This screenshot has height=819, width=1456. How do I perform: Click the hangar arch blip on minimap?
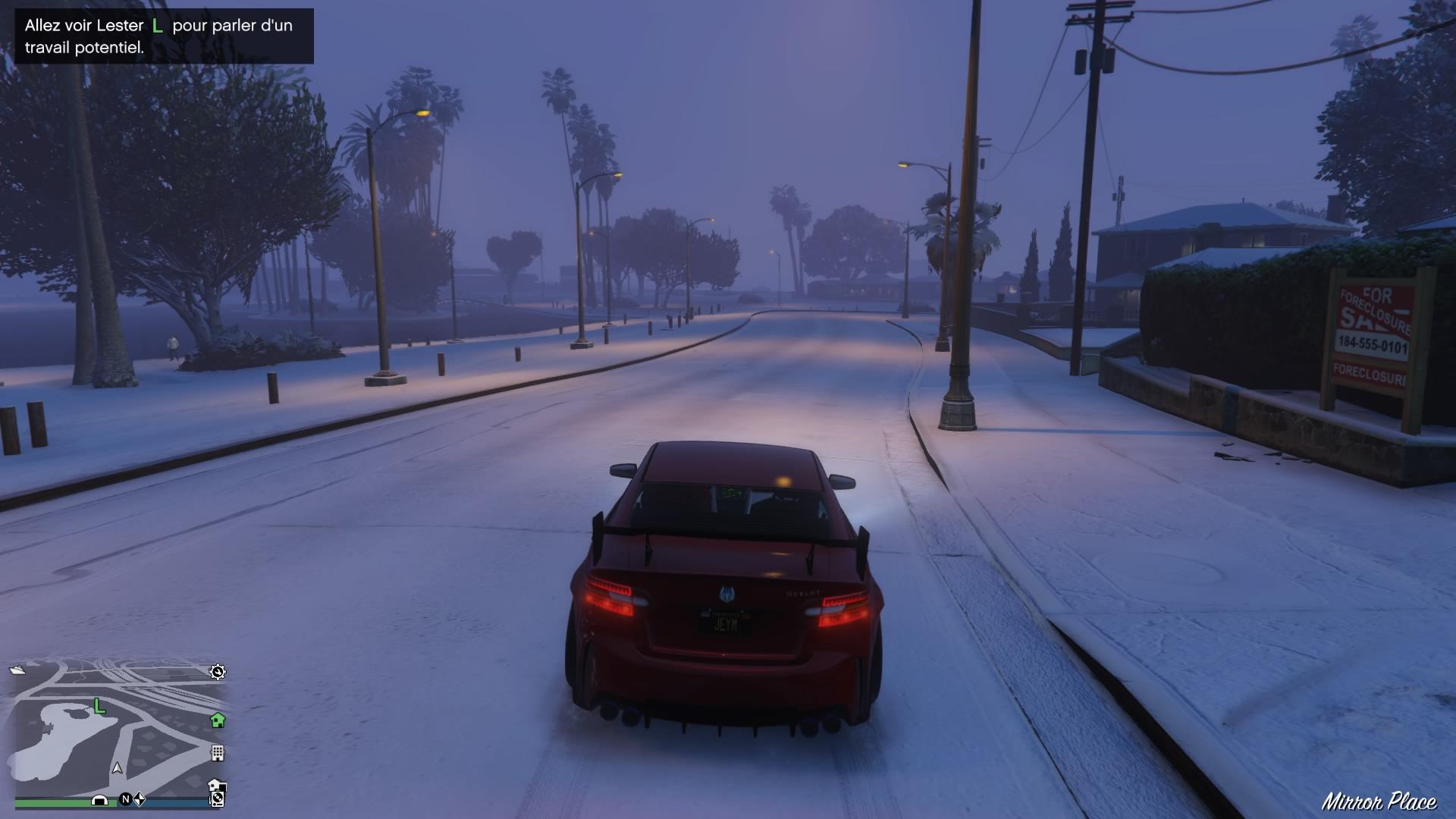click(99, 799)
